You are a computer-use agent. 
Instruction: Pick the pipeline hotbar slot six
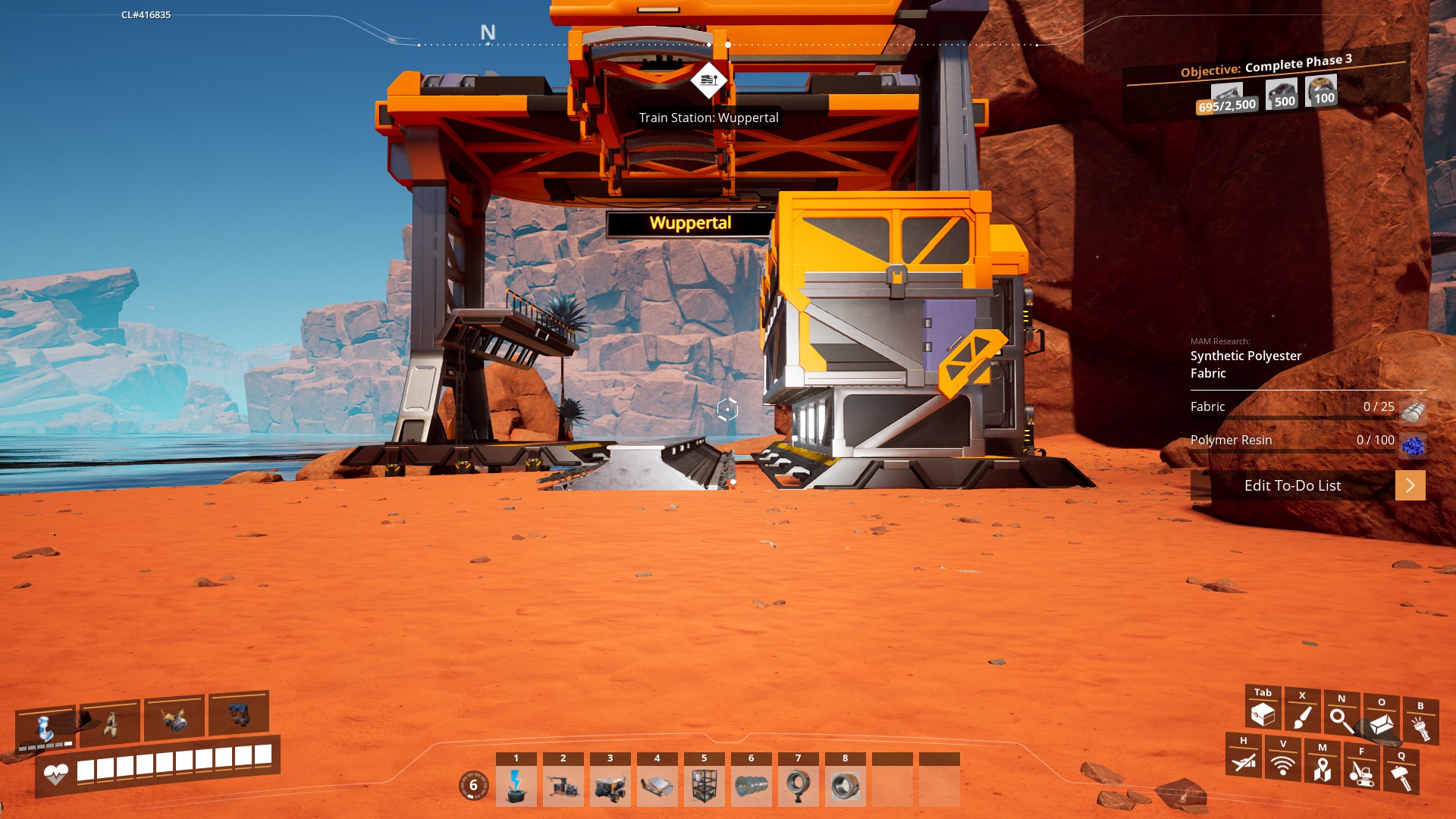752,786
